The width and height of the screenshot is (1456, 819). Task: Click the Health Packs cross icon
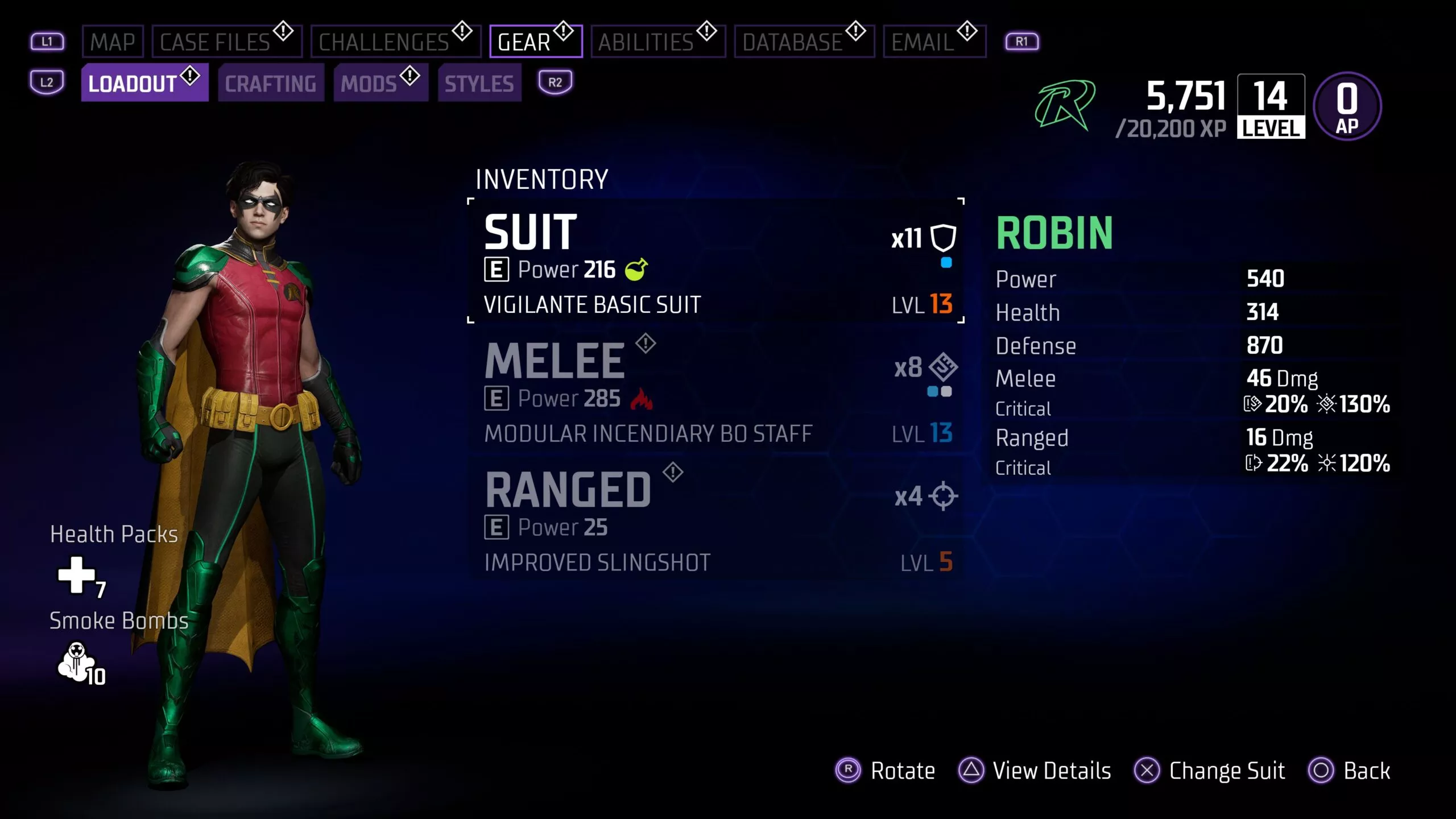(77, 575)
